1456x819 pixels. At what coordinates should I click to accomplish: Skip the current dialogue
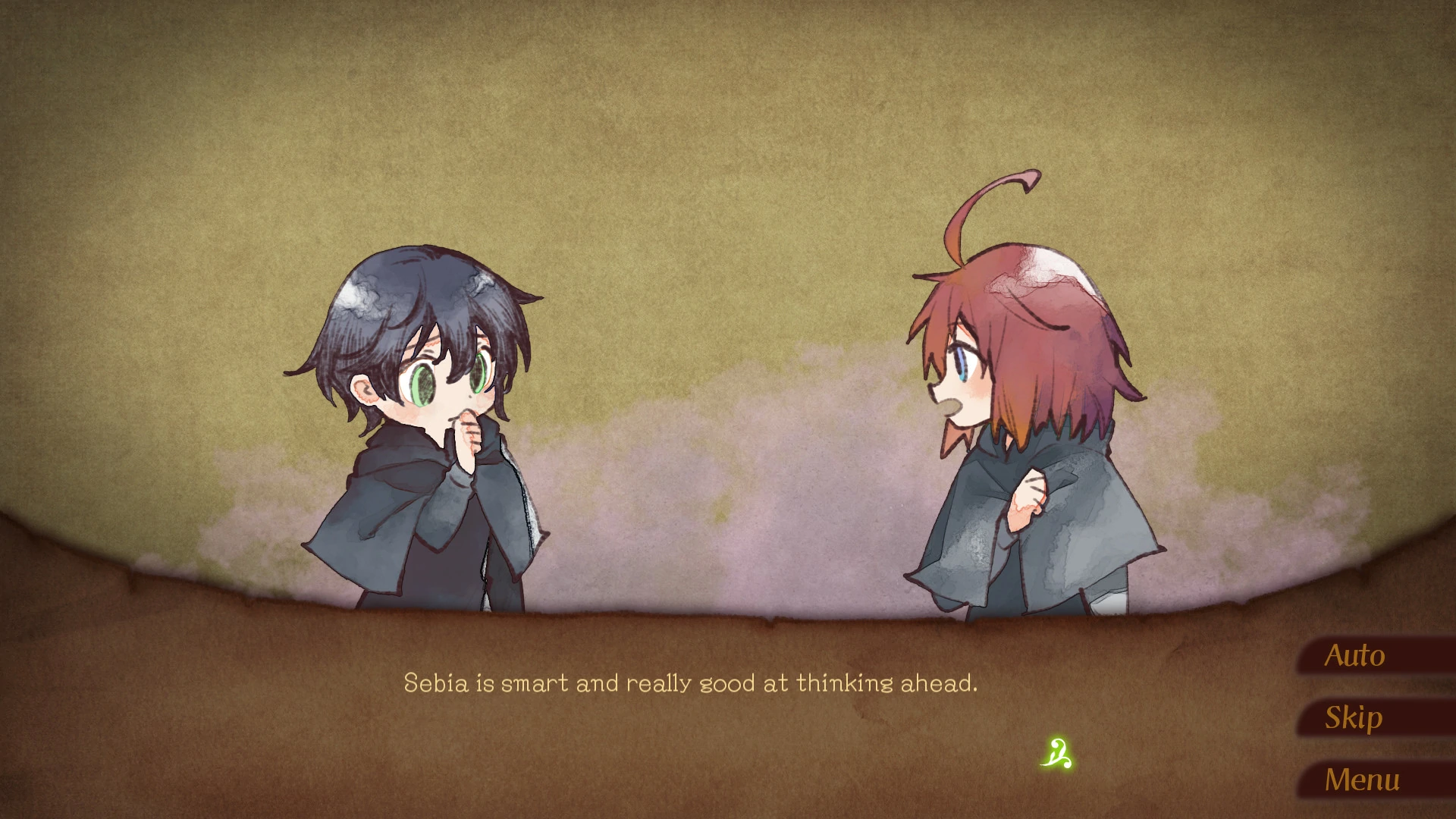tap(1353, 717)
